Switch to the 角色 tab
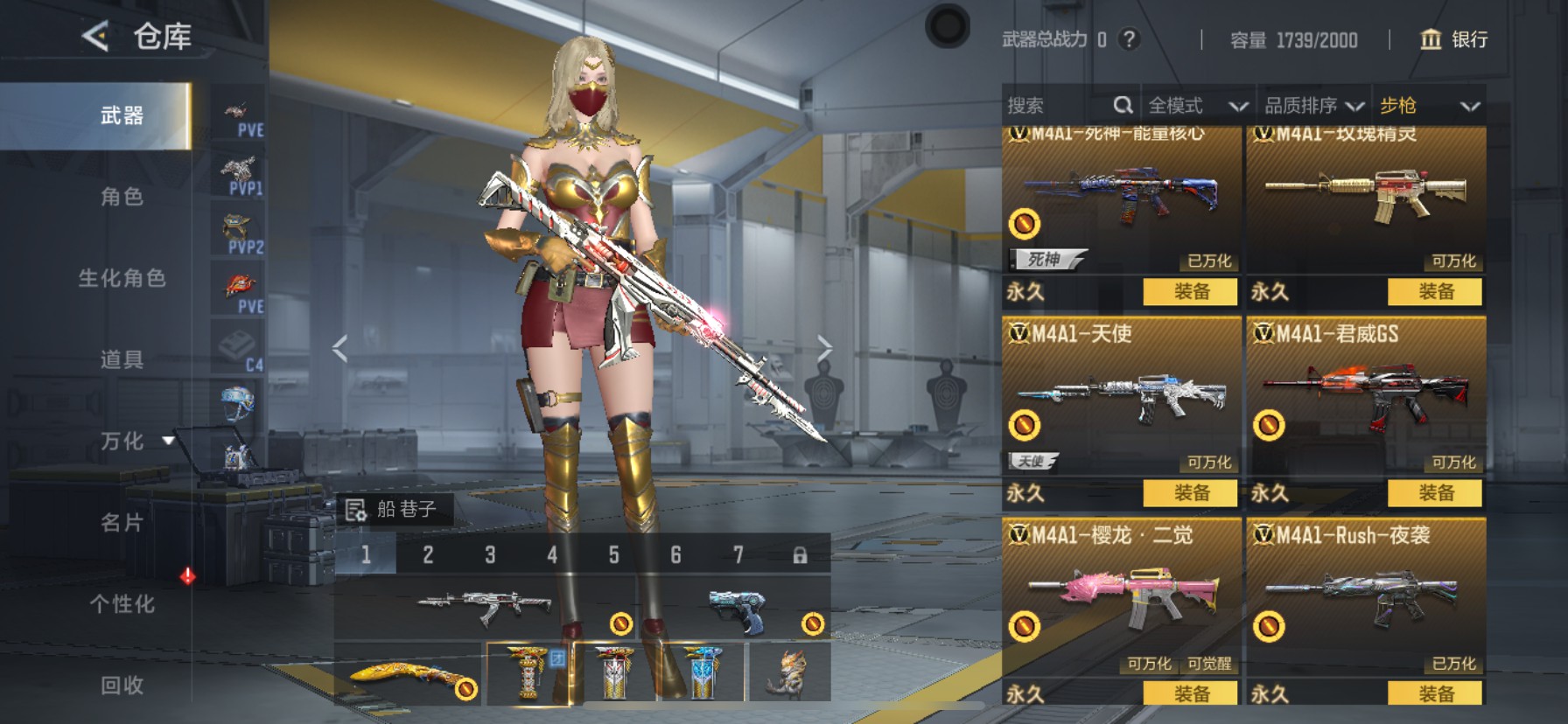The height and width of the screenshot is (724, 1568). [x=122, y=197]
